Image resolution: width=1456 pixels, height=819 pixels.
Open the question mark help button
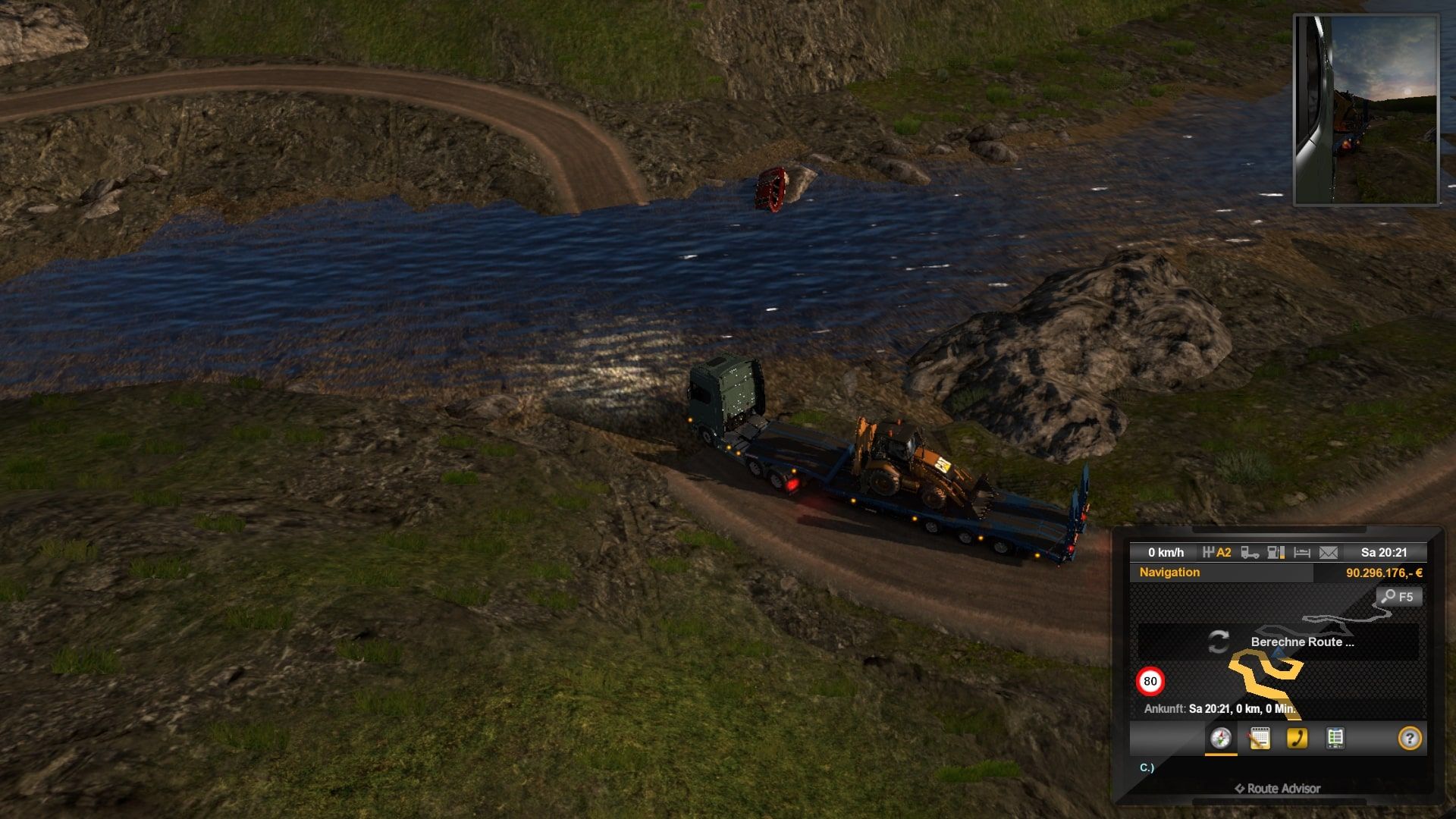(1409, 738)
